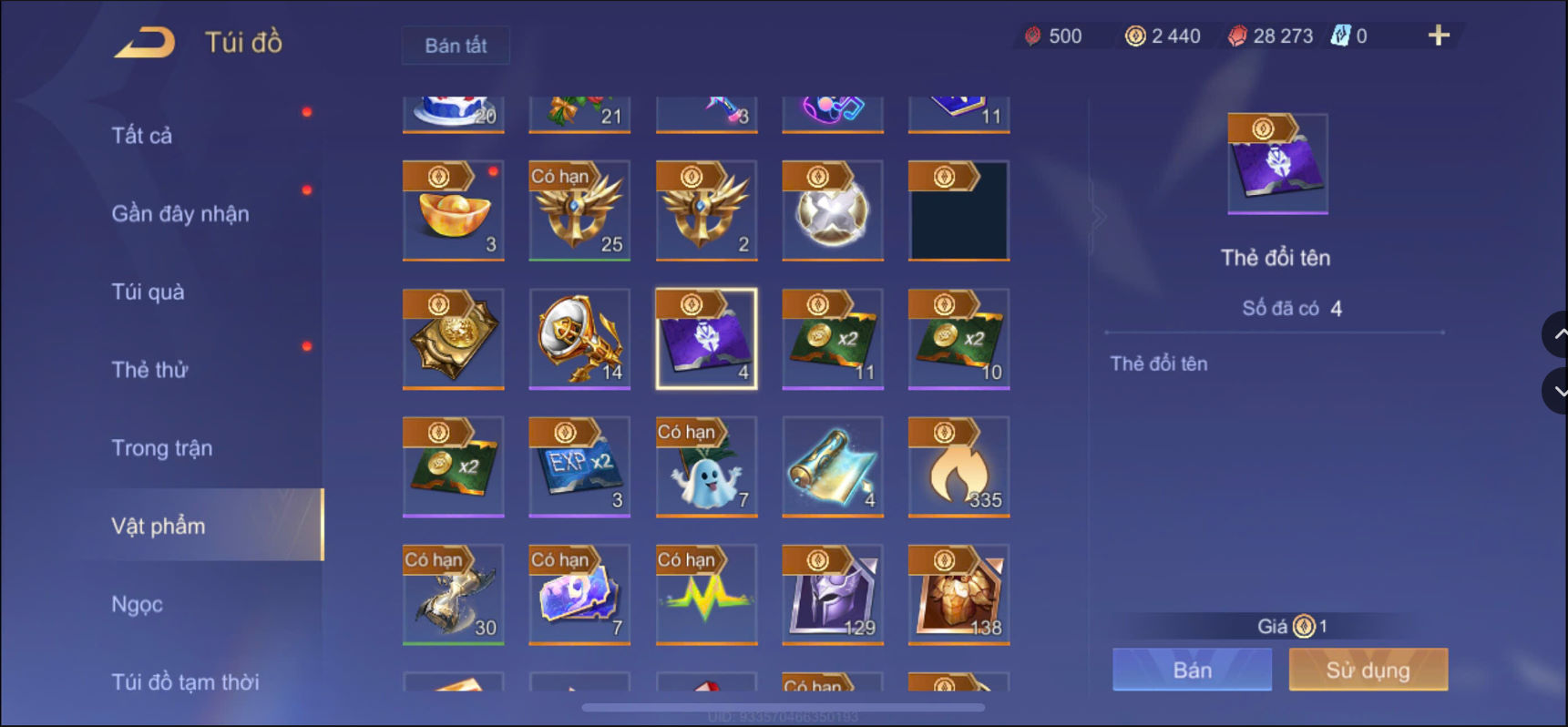Select the trumpet item with quantity 14
This screenshot has height=727, width=1568.
click(579, 339)
